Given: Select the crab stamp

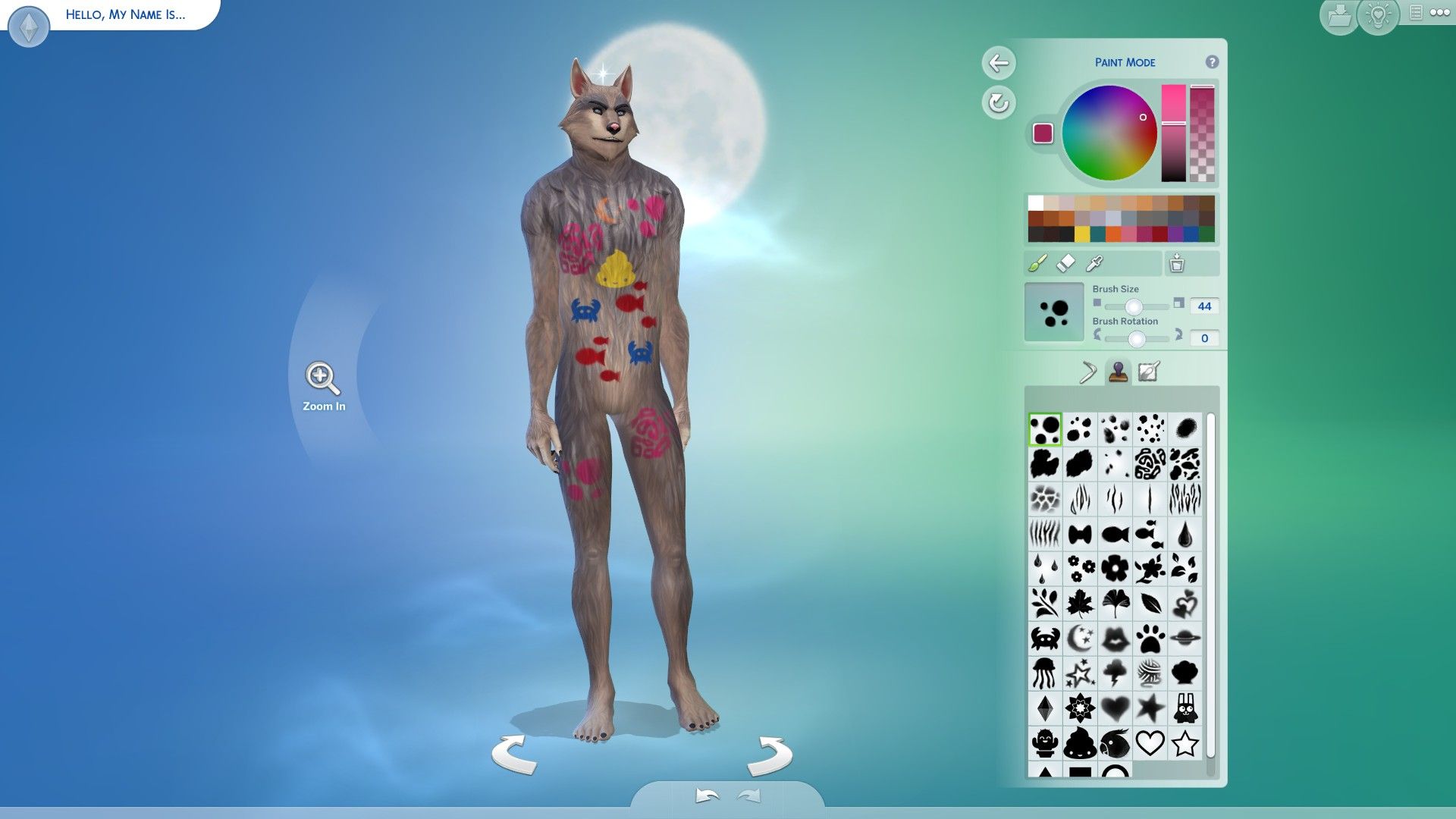Looking at the screenshot, I should click(x=1044, y=637).
